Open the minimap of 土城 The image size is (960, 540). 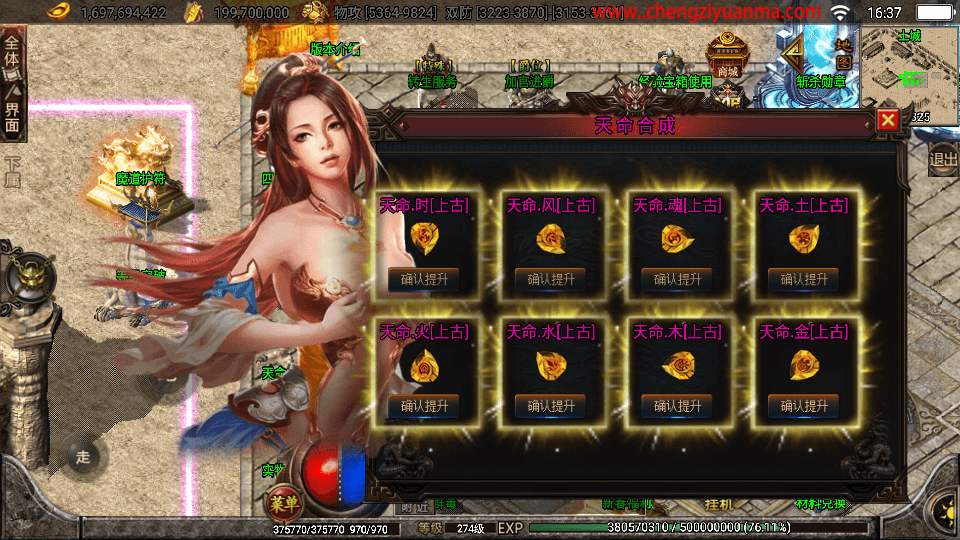click(908, 72)
